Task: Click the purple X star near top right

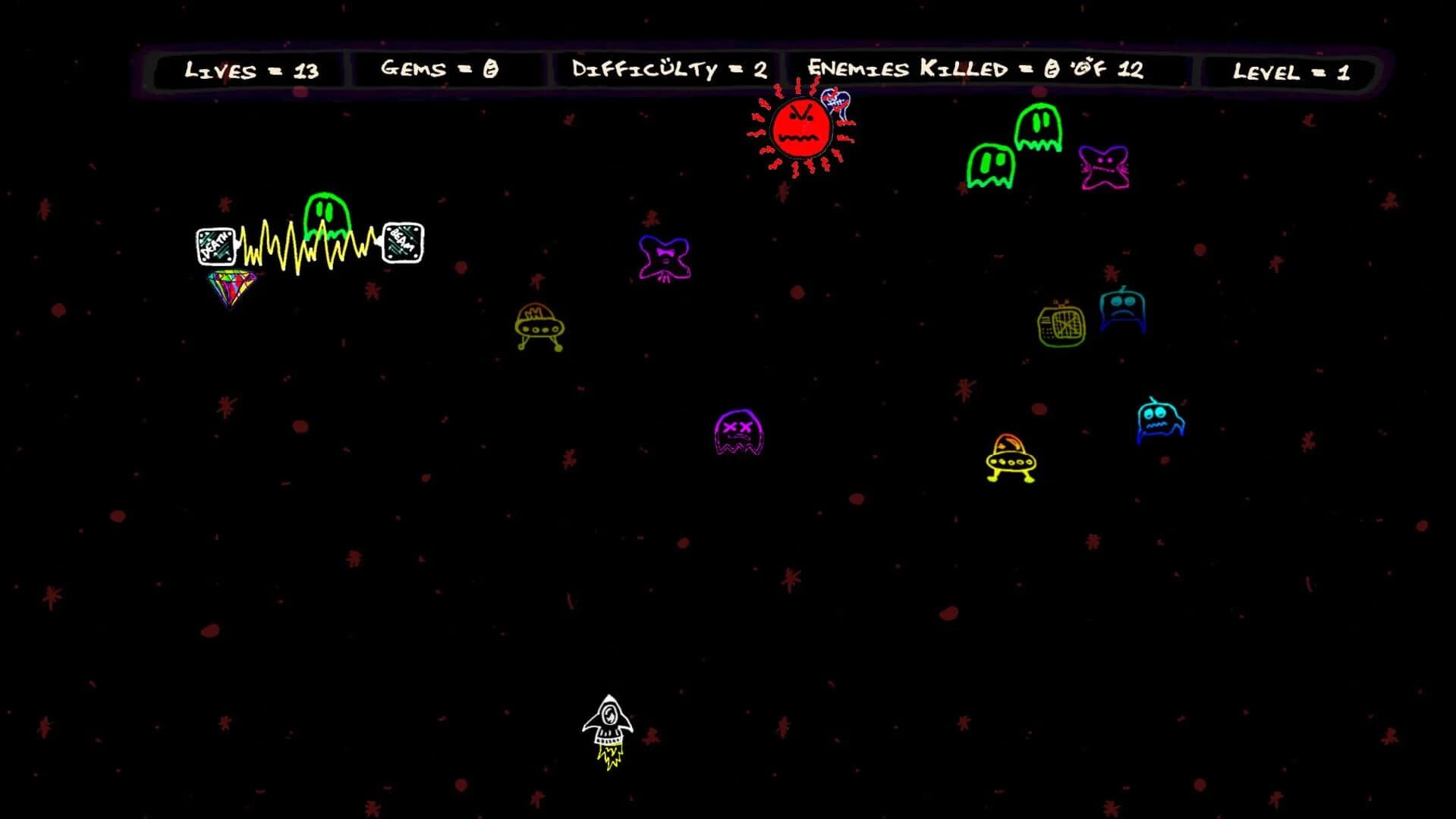Action: click(664, 258)
